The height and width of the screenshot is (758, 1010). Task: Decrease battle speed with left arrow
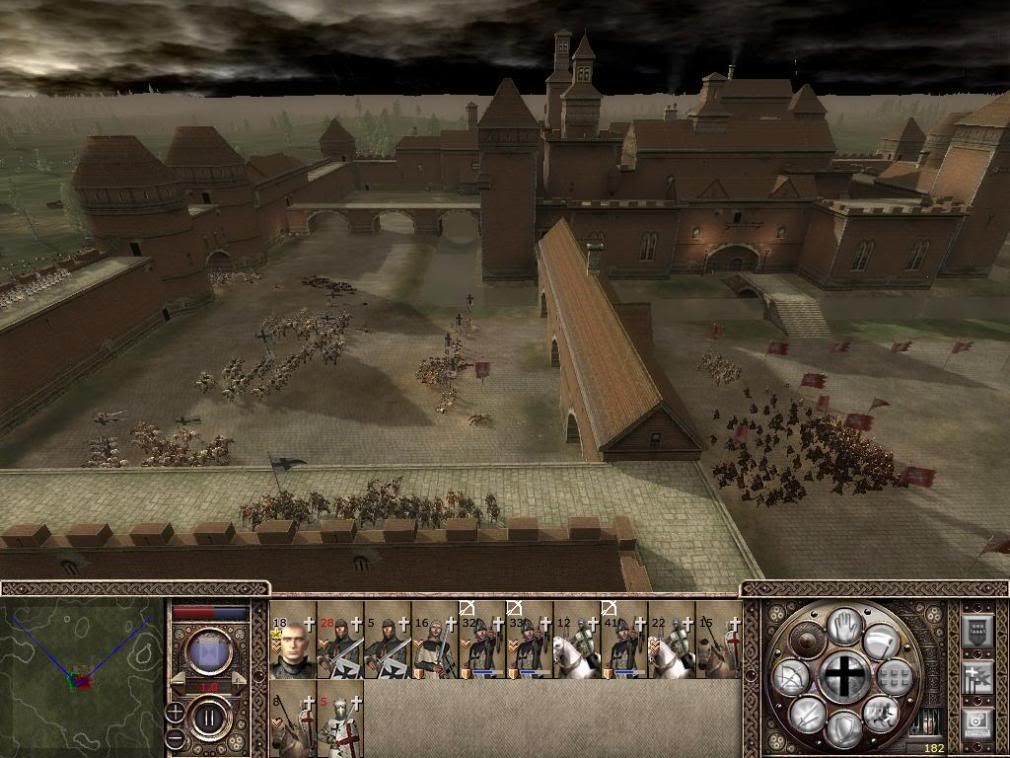pos(179,678)
